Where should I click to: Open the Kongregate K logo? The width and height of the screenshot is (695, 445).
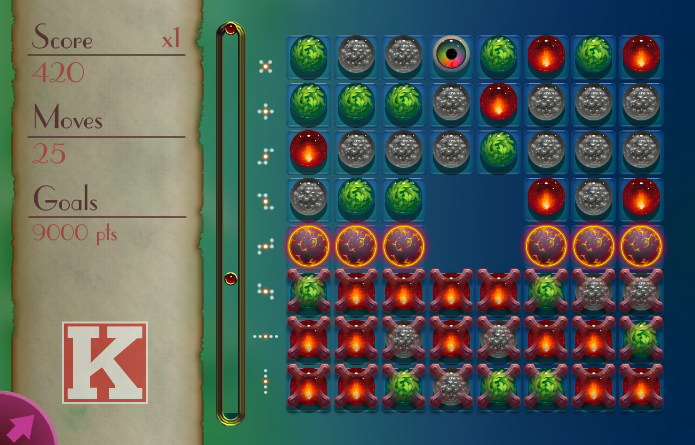tap(105, 362)
